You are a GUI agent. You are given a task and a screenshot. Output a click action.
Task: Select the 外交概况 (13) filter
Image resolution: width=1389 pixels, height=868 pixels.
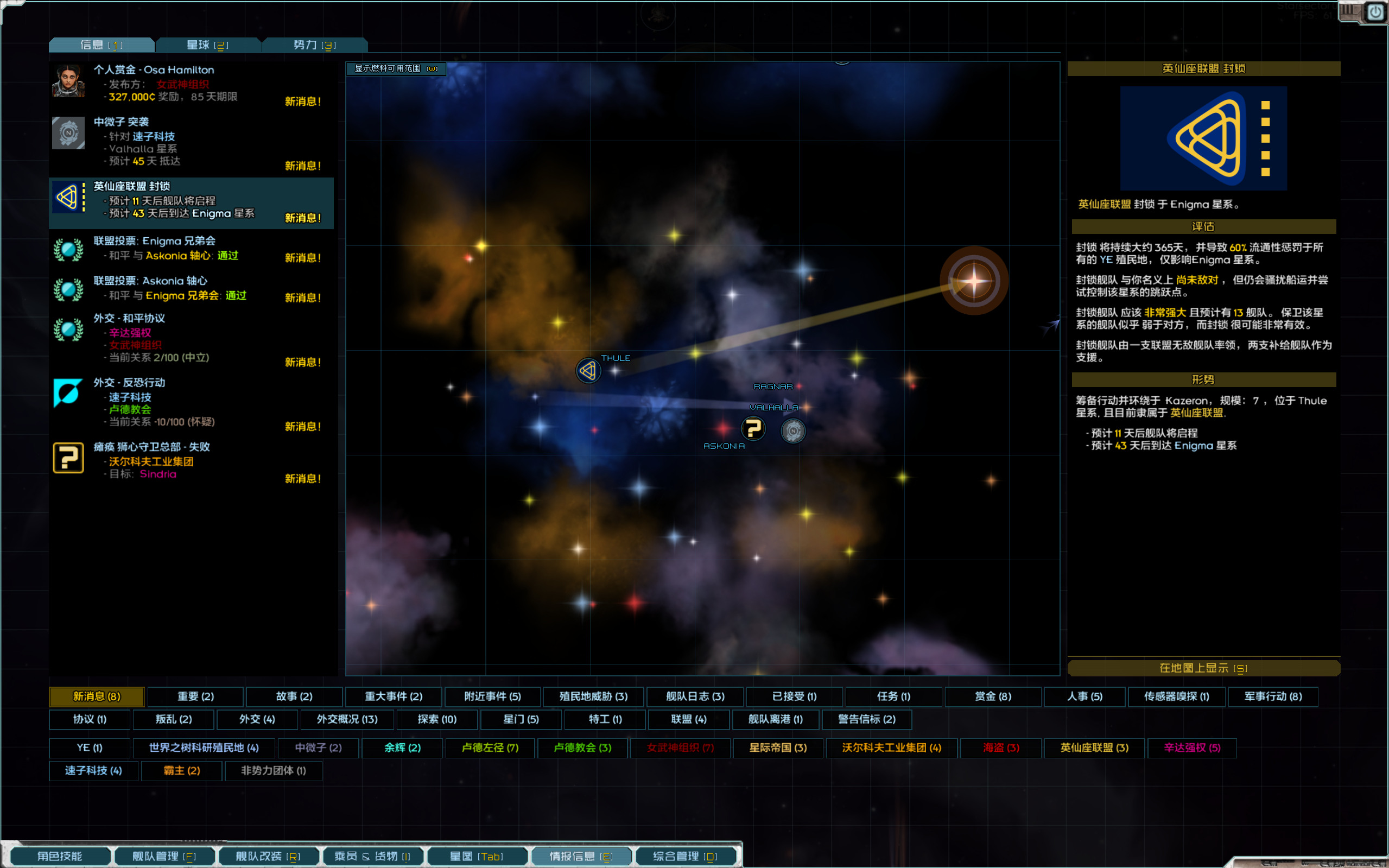347,719
